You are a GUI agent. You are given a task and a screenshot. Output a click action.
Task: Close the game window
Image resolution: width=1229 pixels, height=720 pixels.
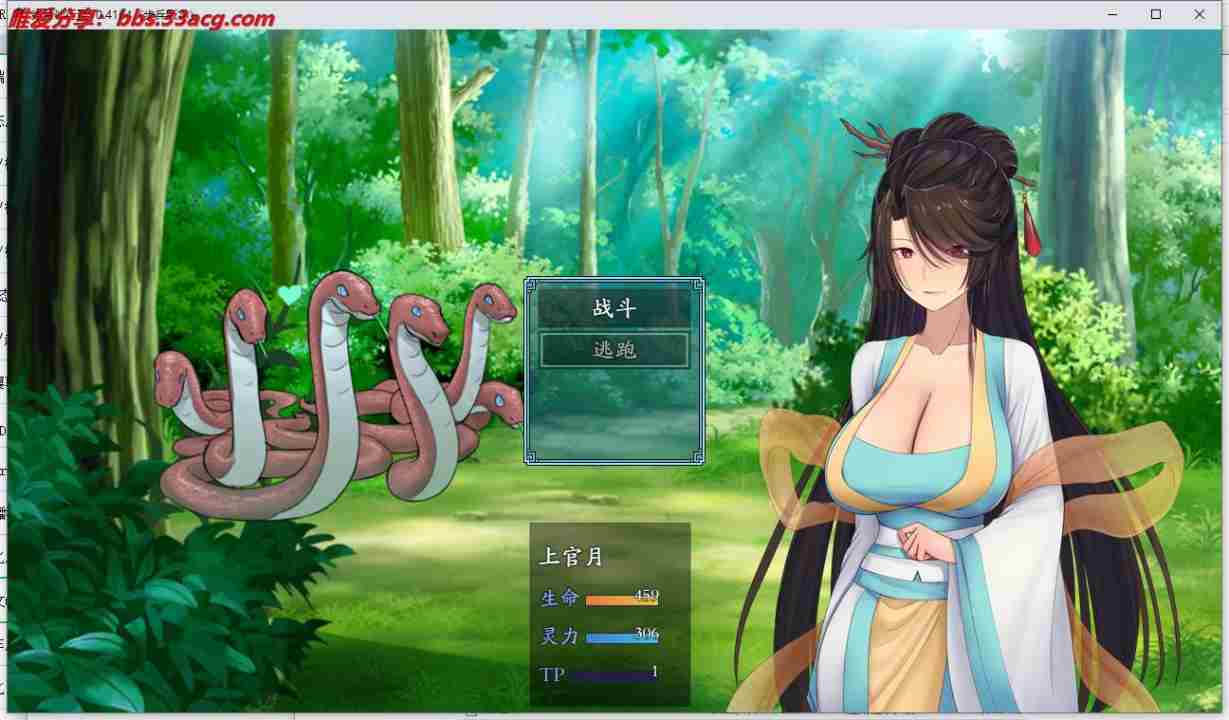point(1199,14)
